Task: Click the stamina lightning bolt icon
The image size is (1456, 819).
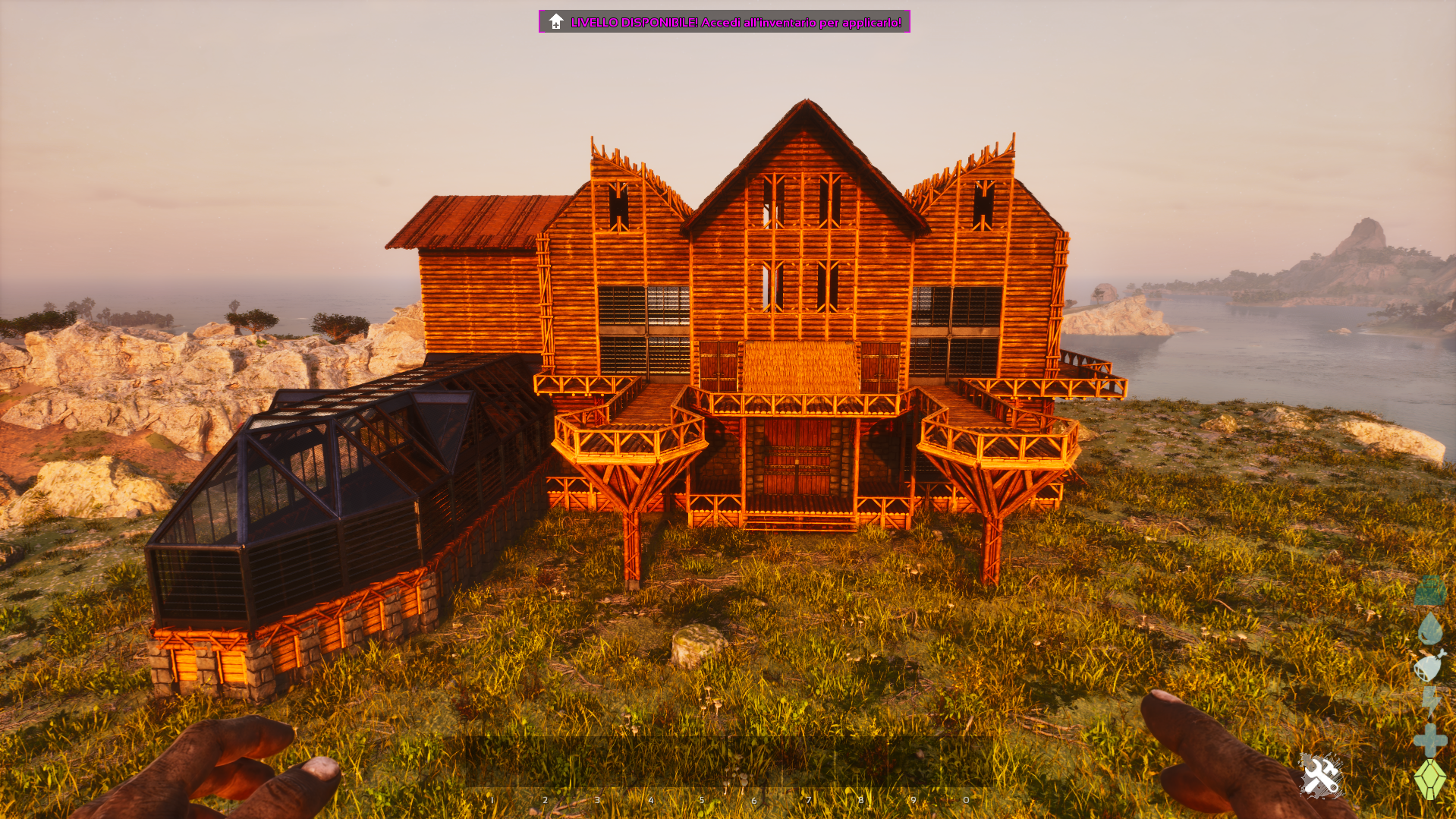Action: [1430, 702]
